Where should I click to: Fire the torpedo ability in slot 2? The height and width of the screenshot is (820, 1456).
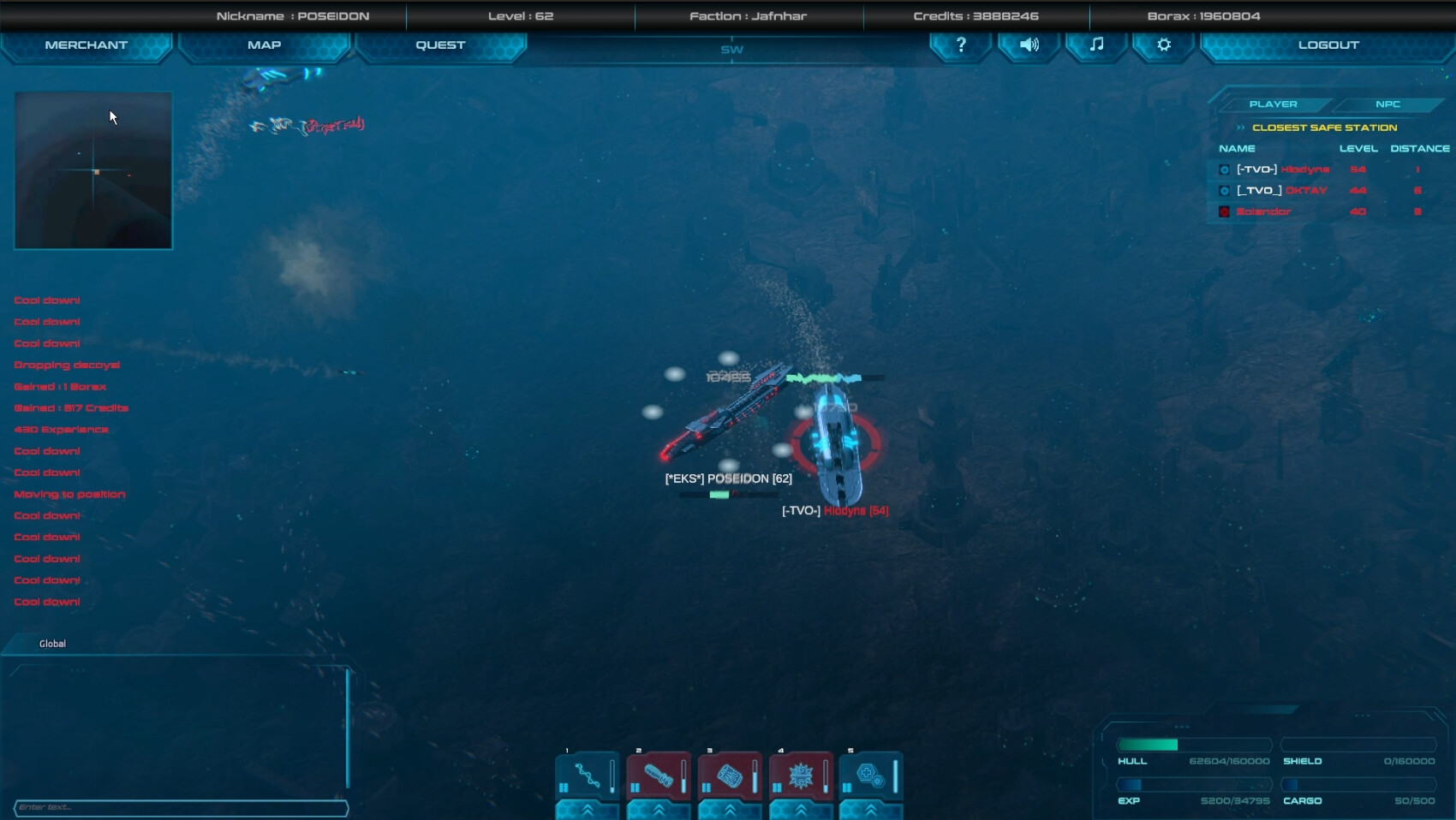coord(658,775)
